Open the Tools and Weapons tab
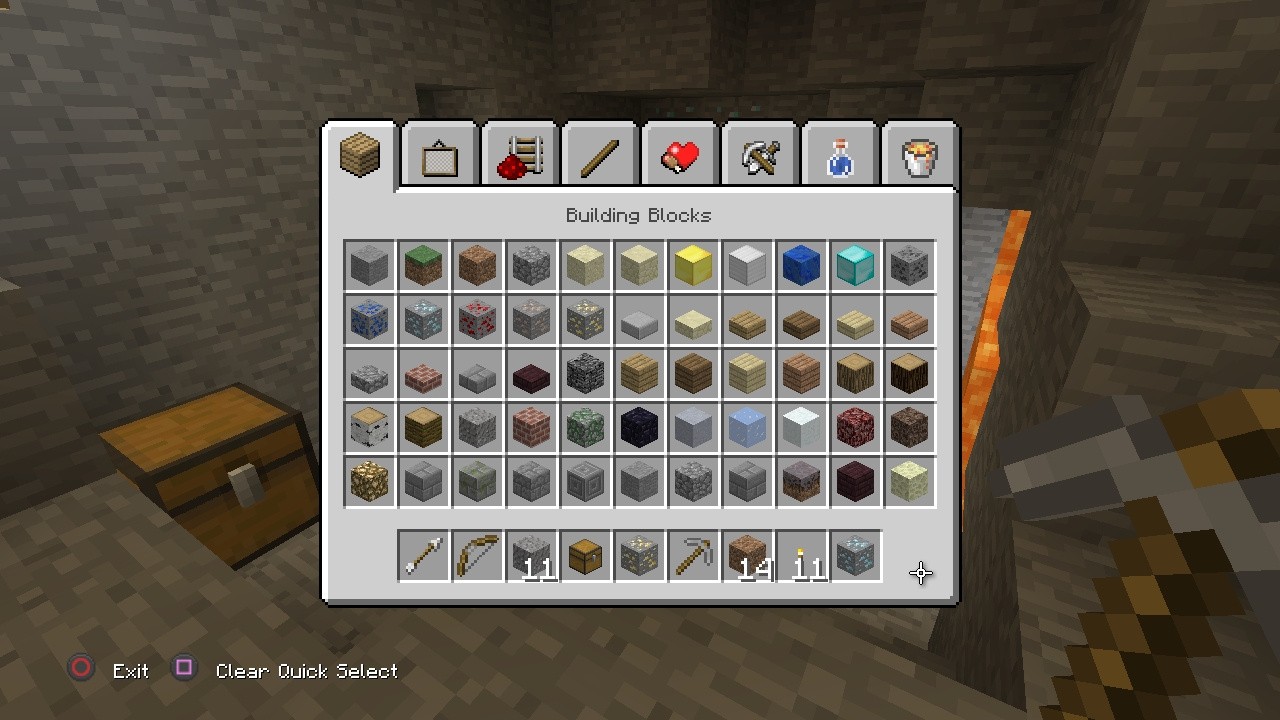Screen dimensions: 1280x720 click(x=759, y=153)
